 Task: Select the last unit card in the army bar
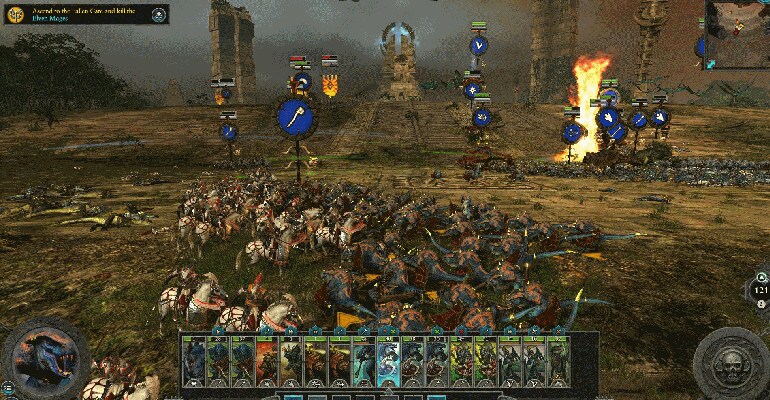pyautogui.click(x=558, y=361)
